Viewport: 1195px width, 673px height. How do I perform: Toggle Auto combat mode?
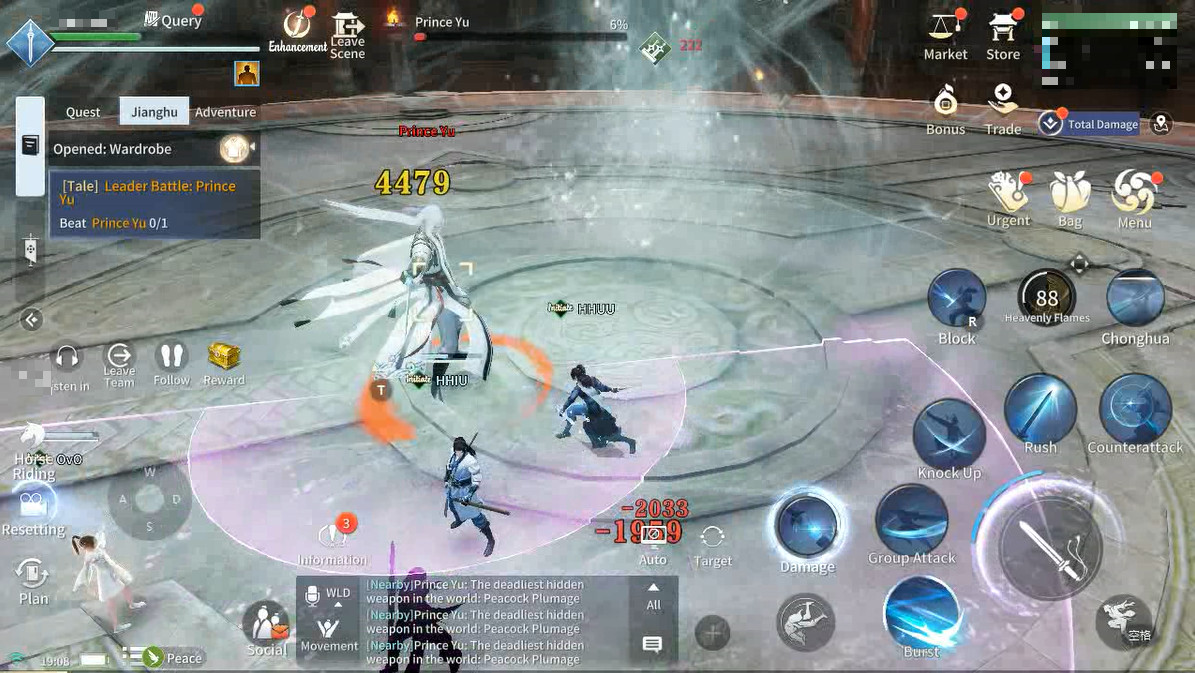coord(653,543)
